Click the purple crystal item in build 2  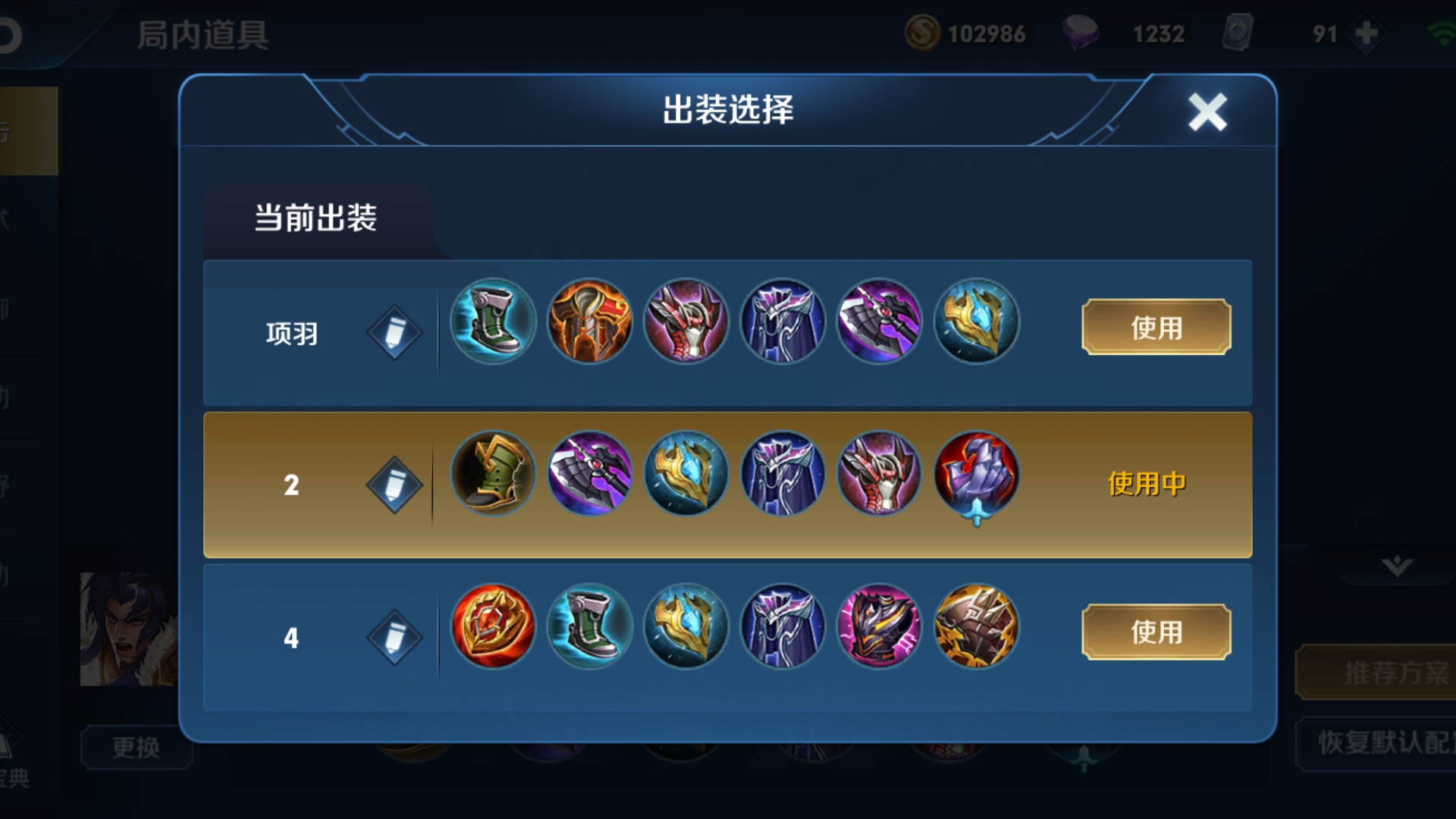975,473
